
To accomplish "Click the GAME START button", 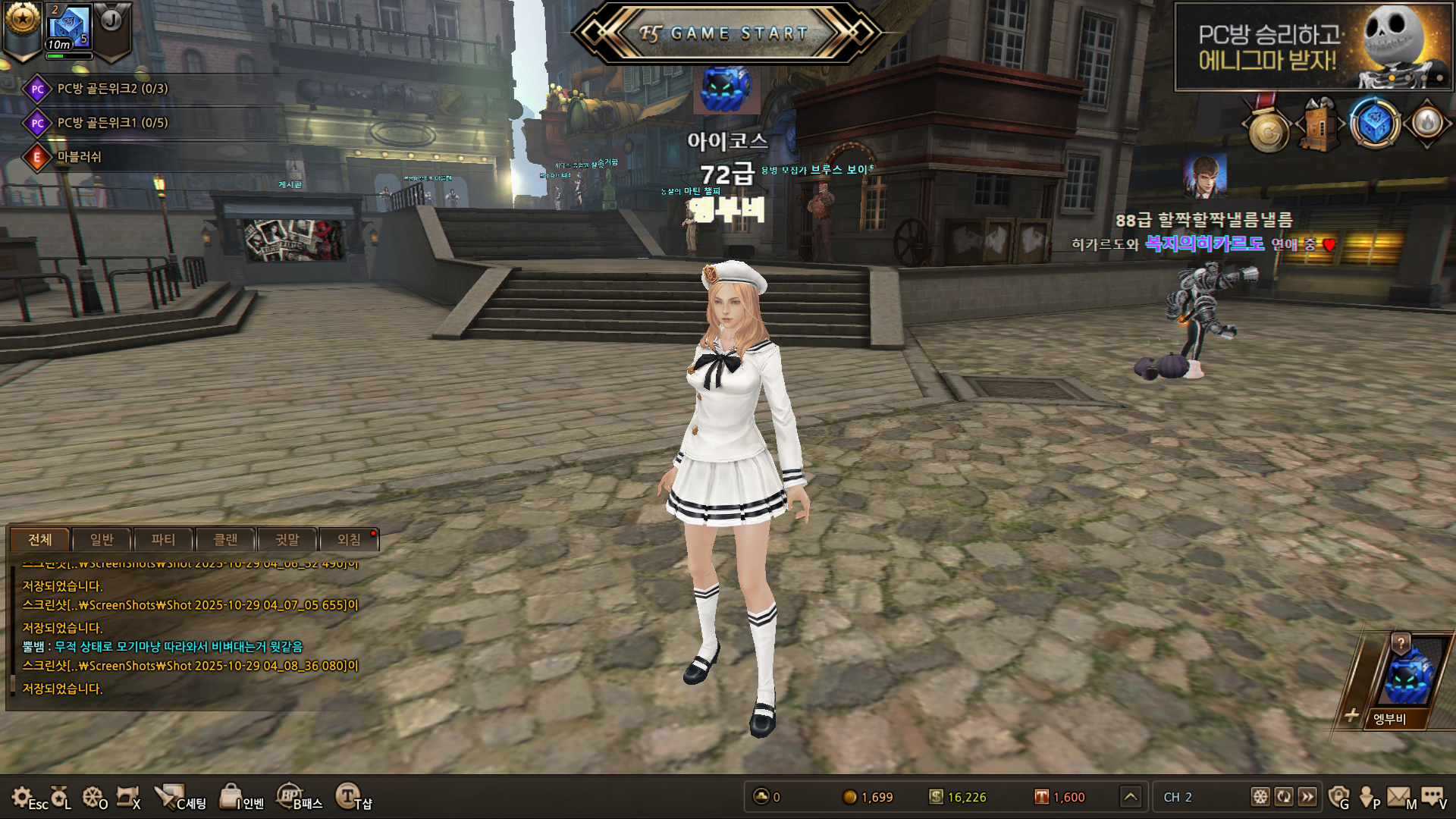I will tap(726, 33).
